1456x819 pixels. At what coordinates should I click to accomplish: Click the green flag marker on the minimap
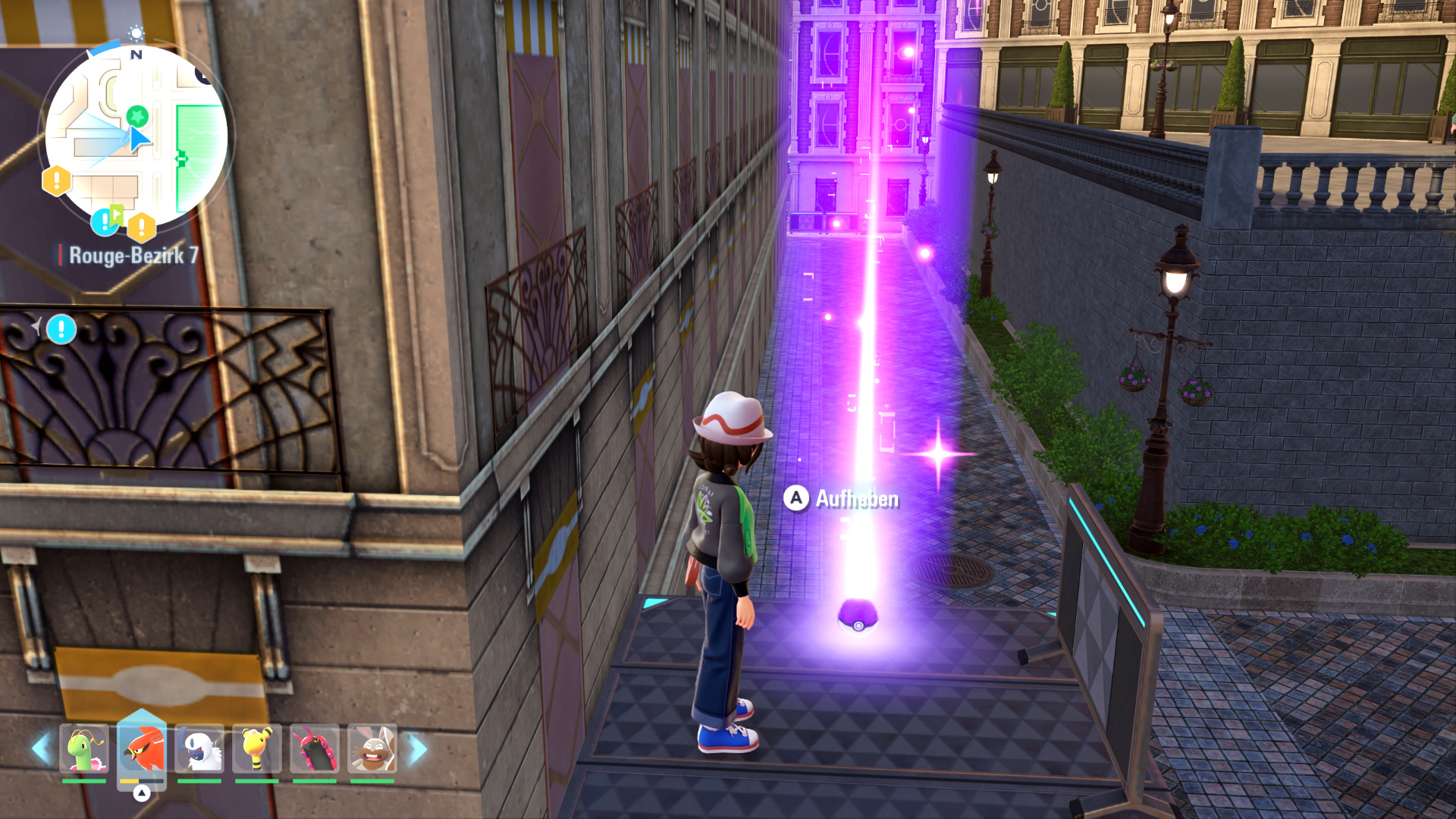tap(116, 214)
